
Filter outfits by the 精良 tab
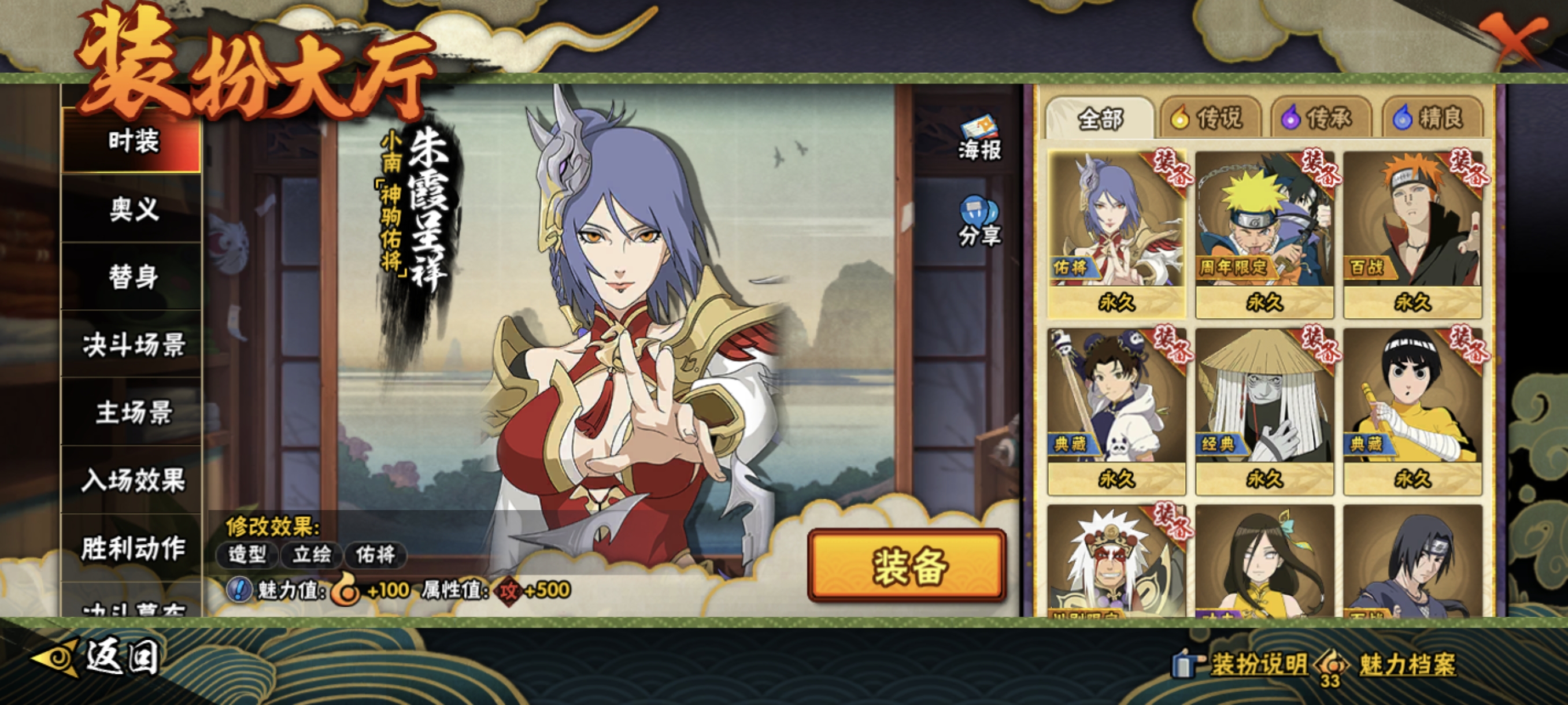tap(1432, 118)
